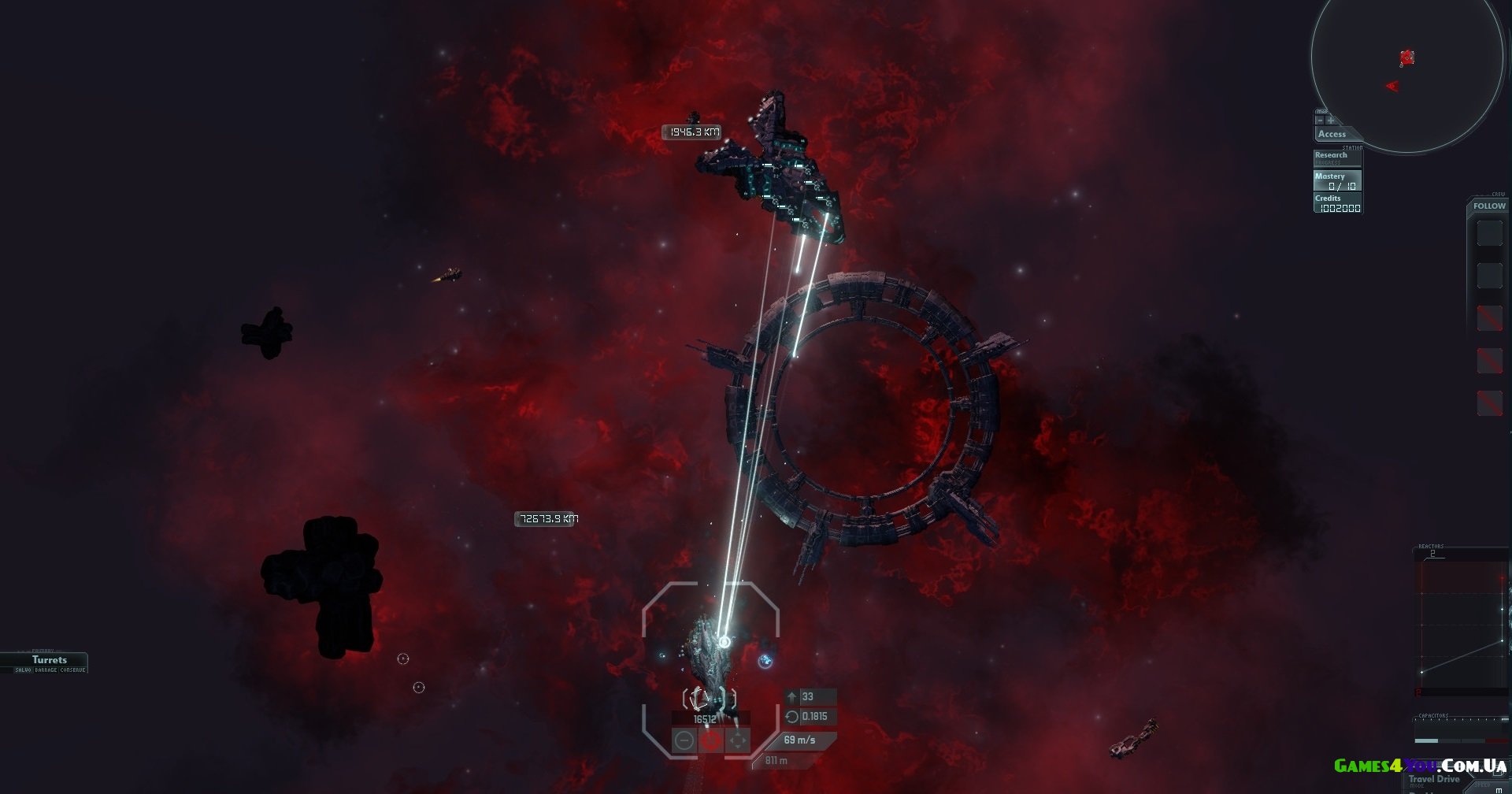Toggle the crew FOLLOW button
Viewport: 1512px width, 794px height.
pyautogui.click(x=1489, y=206)
